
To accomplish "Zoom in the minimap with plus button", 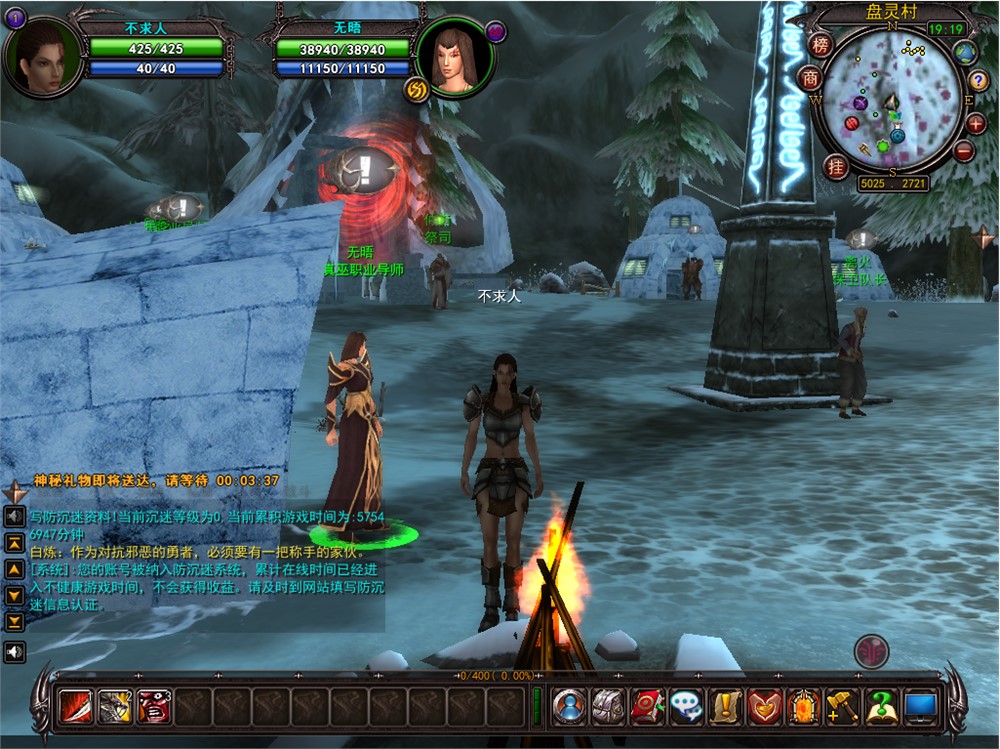I will pyautogui.click(x=976, y=124).
